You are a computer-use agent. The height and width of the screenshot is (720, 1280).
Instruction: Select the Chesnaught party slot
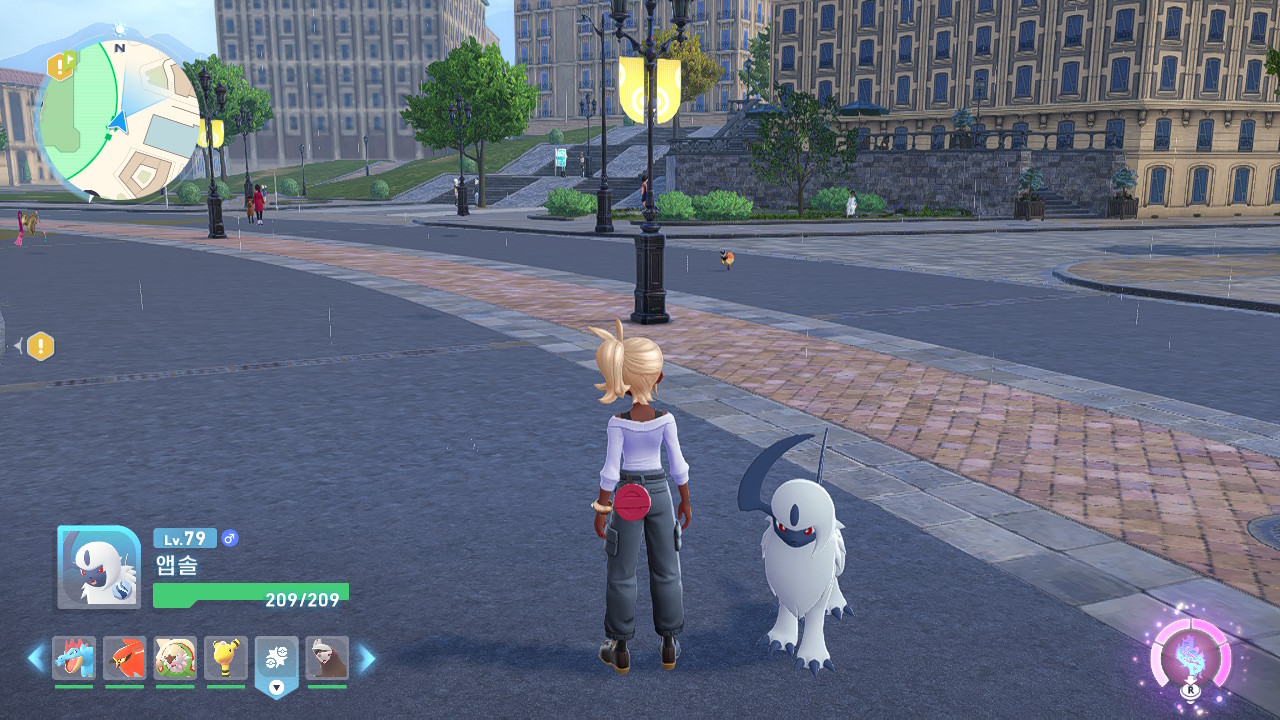175,658
